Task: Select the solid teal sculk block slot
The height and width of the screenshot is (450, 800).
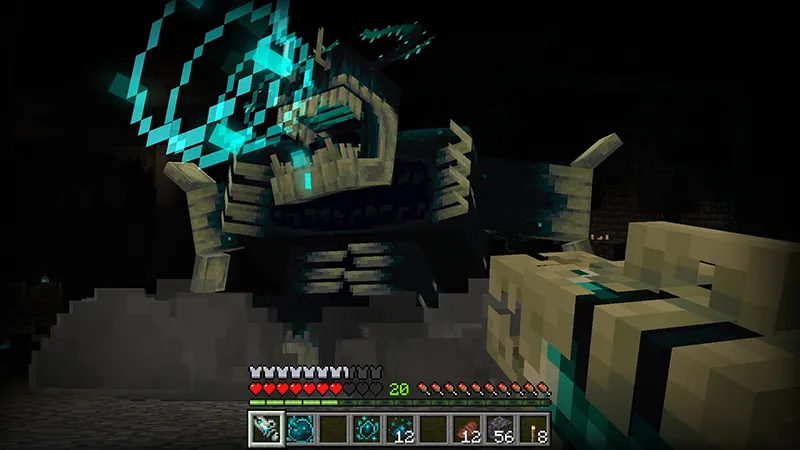Action: (298, 429)
